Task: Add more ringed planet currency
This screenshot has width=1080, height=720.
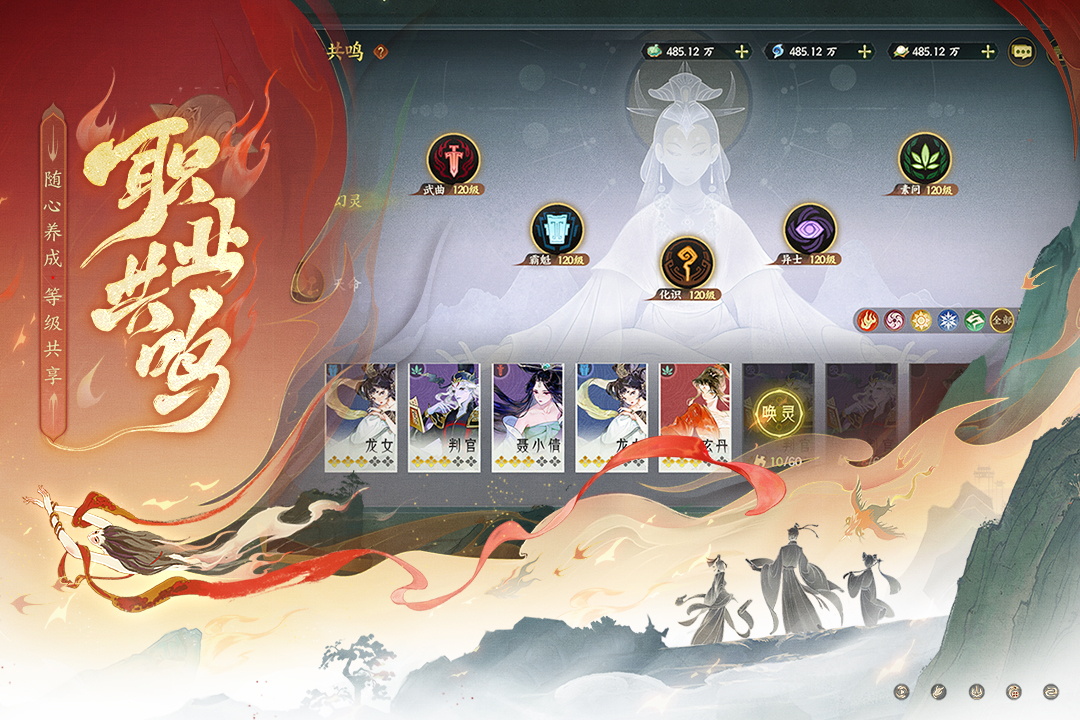Action: tap(987, 51)
